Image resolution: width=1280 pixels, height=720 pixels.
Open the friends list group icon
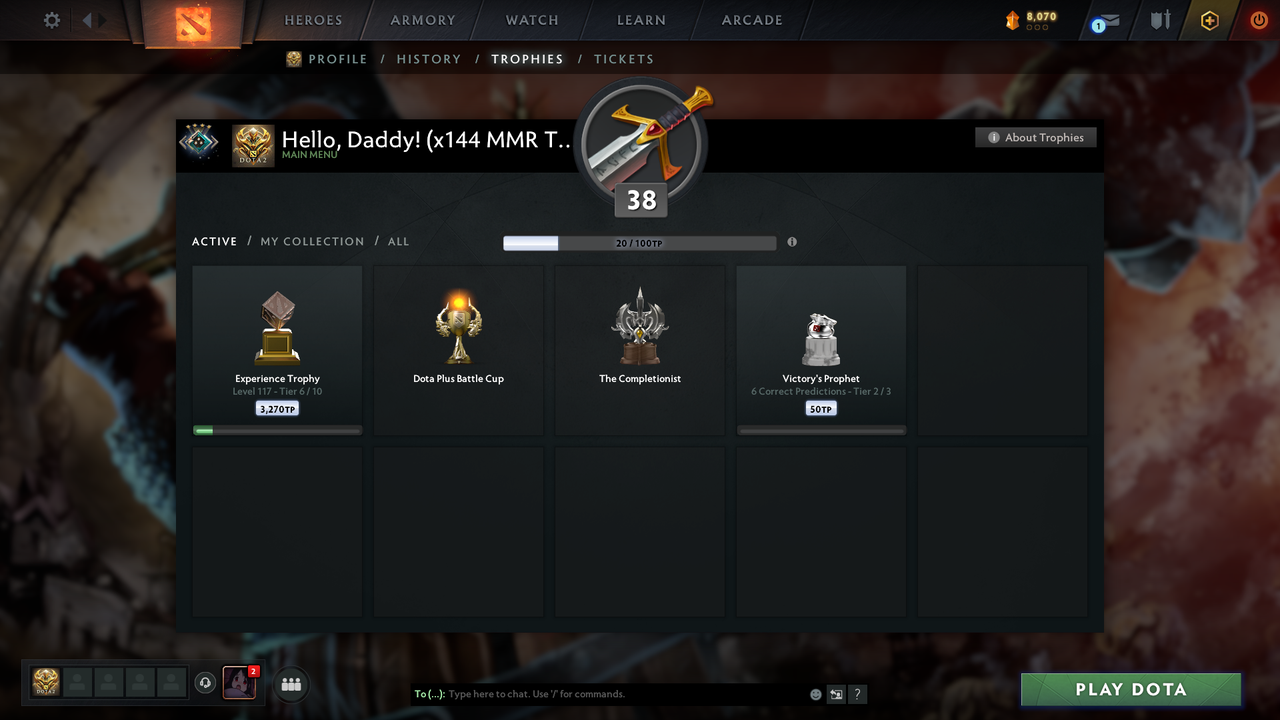[x=290, y=684]
